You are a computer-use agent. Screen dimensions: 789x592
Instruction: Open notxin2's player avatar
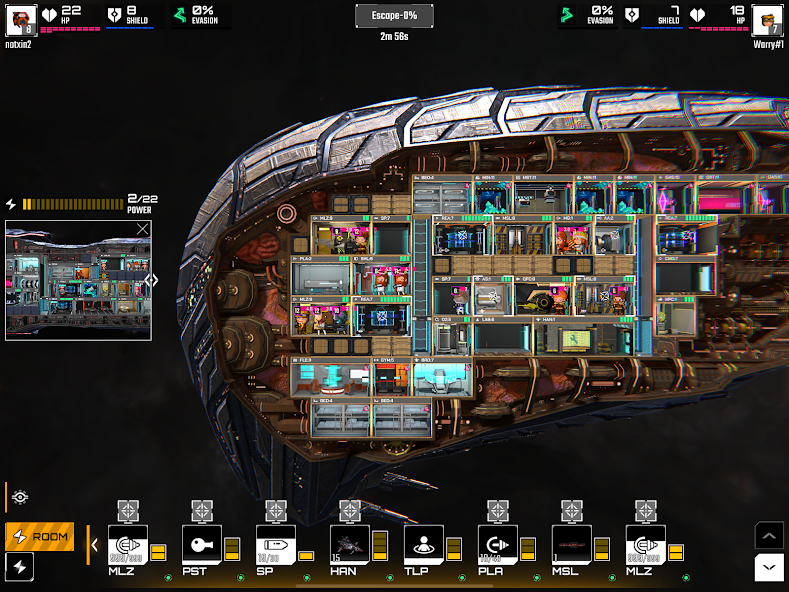(21, 19)
